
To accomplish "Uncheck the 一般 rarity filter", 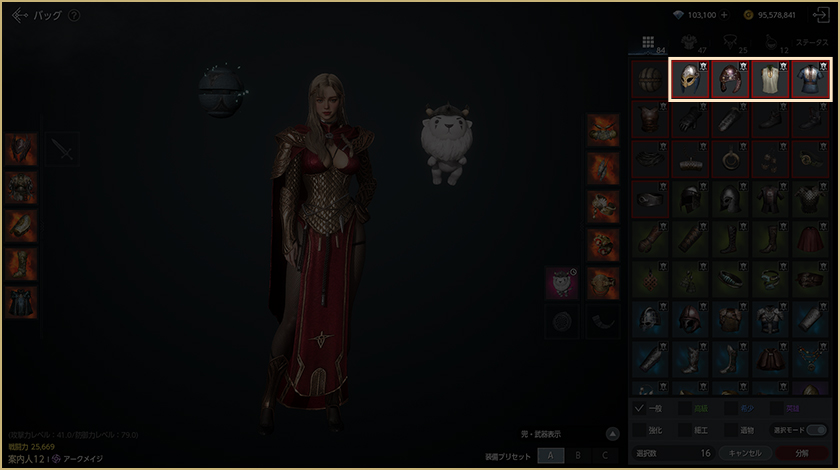I will click(640, 408).
